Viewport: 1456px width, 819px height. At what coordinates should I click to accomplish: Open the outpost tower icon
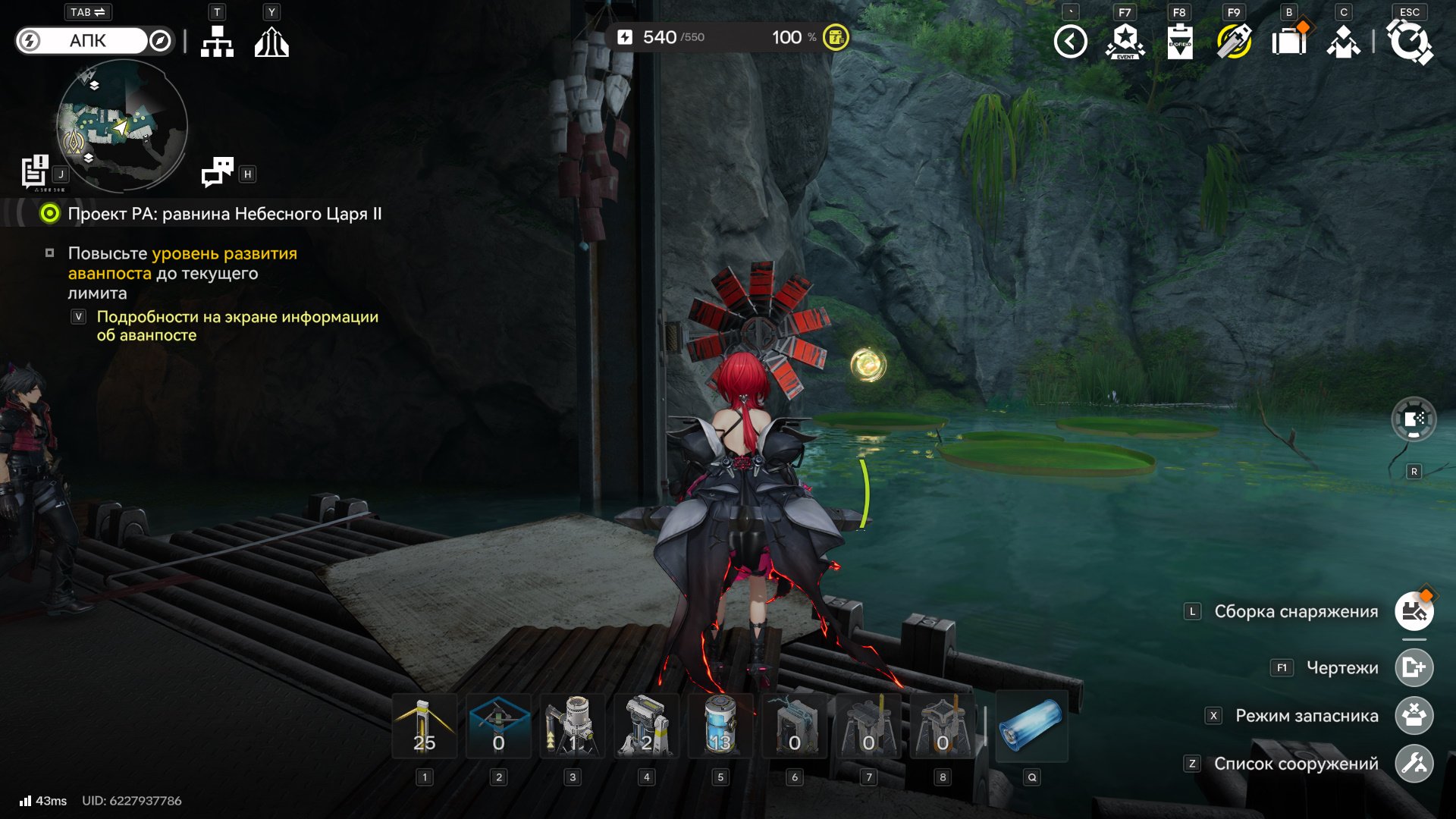click(271, 42)
